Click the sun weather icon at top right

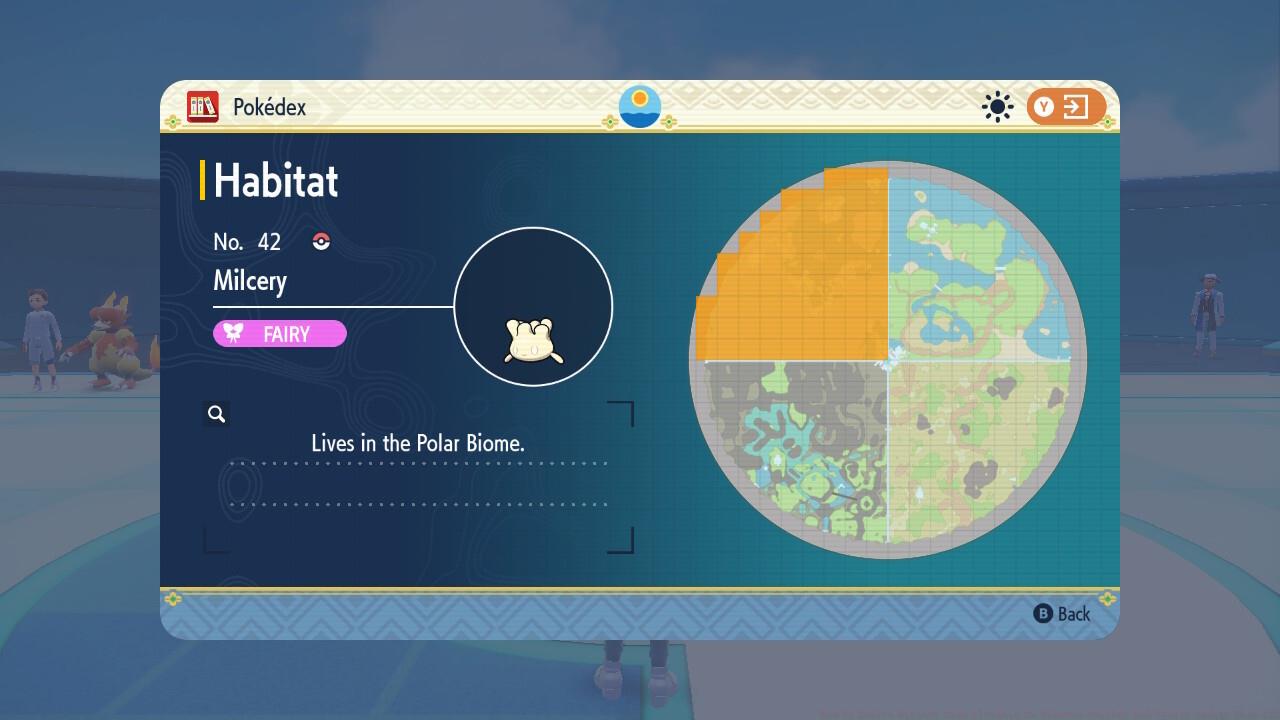click(997, 106)
